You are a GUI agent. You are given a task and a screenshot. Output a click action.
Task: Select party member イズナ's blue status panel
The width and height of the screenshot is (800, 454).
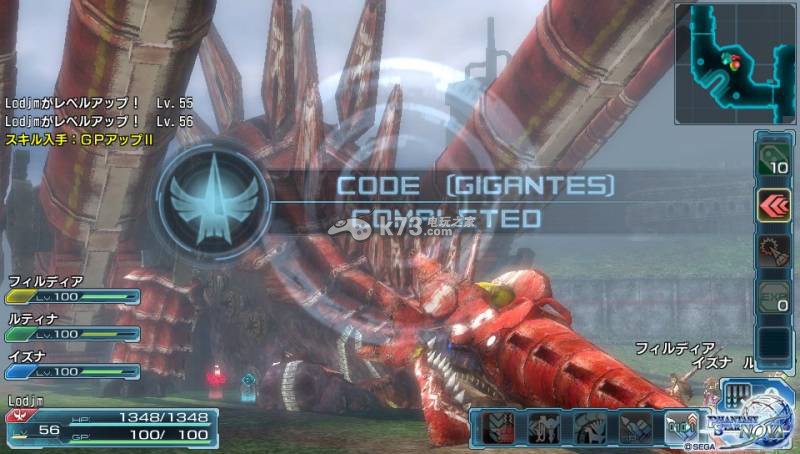[72, 371]
